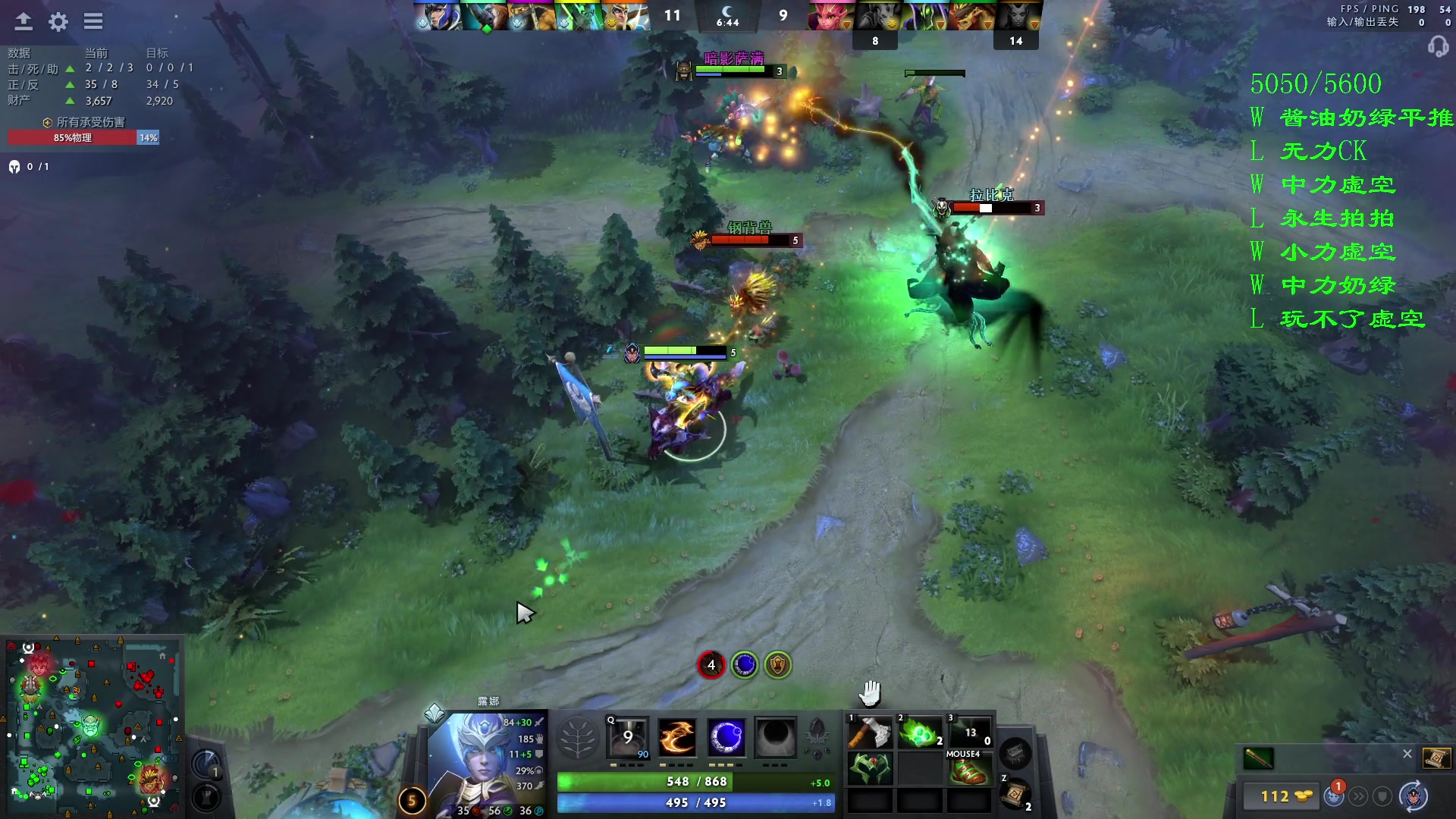1456x819 pixels.
Task: Use the Quelling Blade item
Action: [x=869, y=733]
